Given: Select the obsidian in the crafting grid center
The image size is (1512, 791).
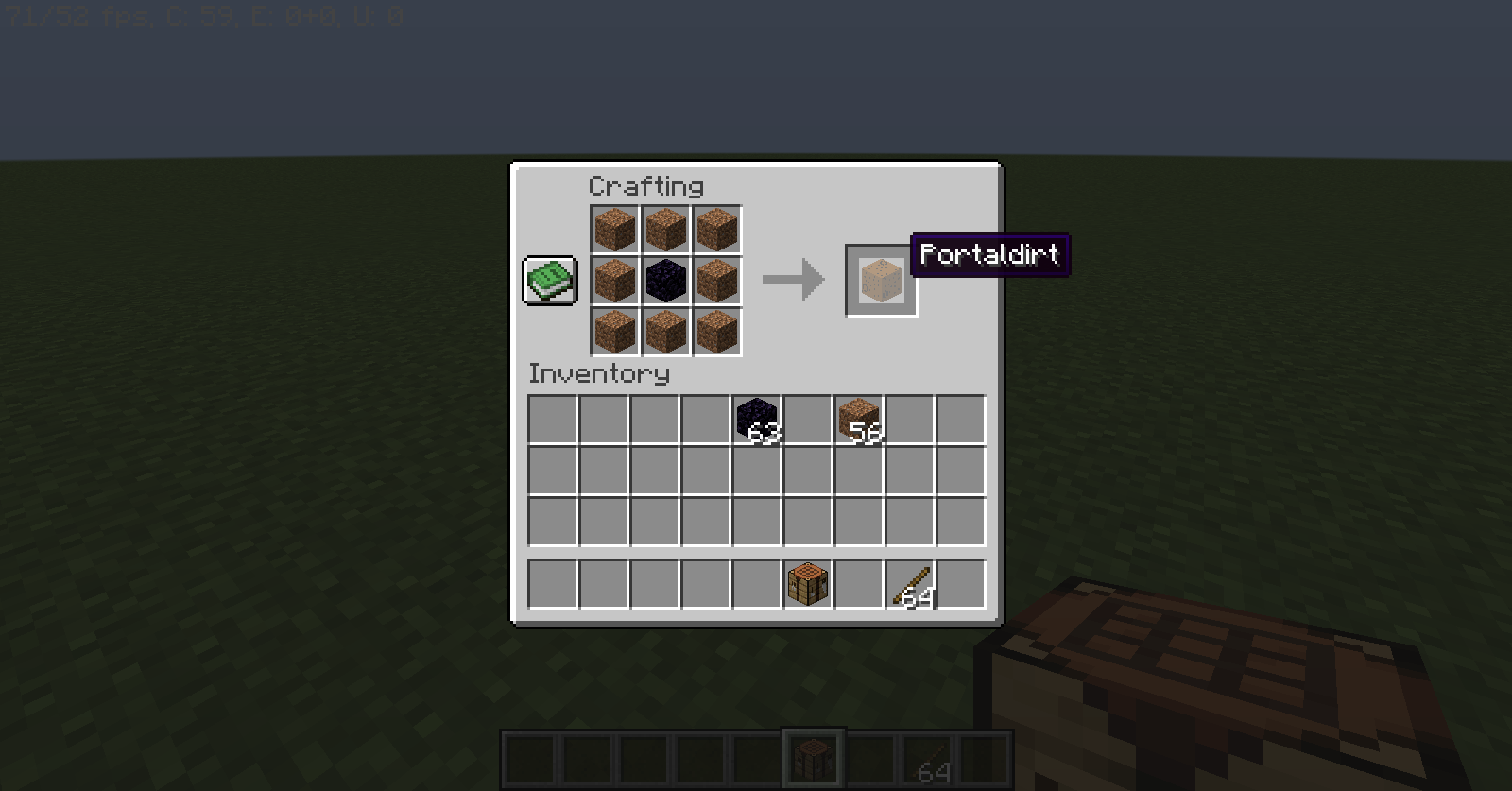Looking at the screenshot, I should 665,278.
